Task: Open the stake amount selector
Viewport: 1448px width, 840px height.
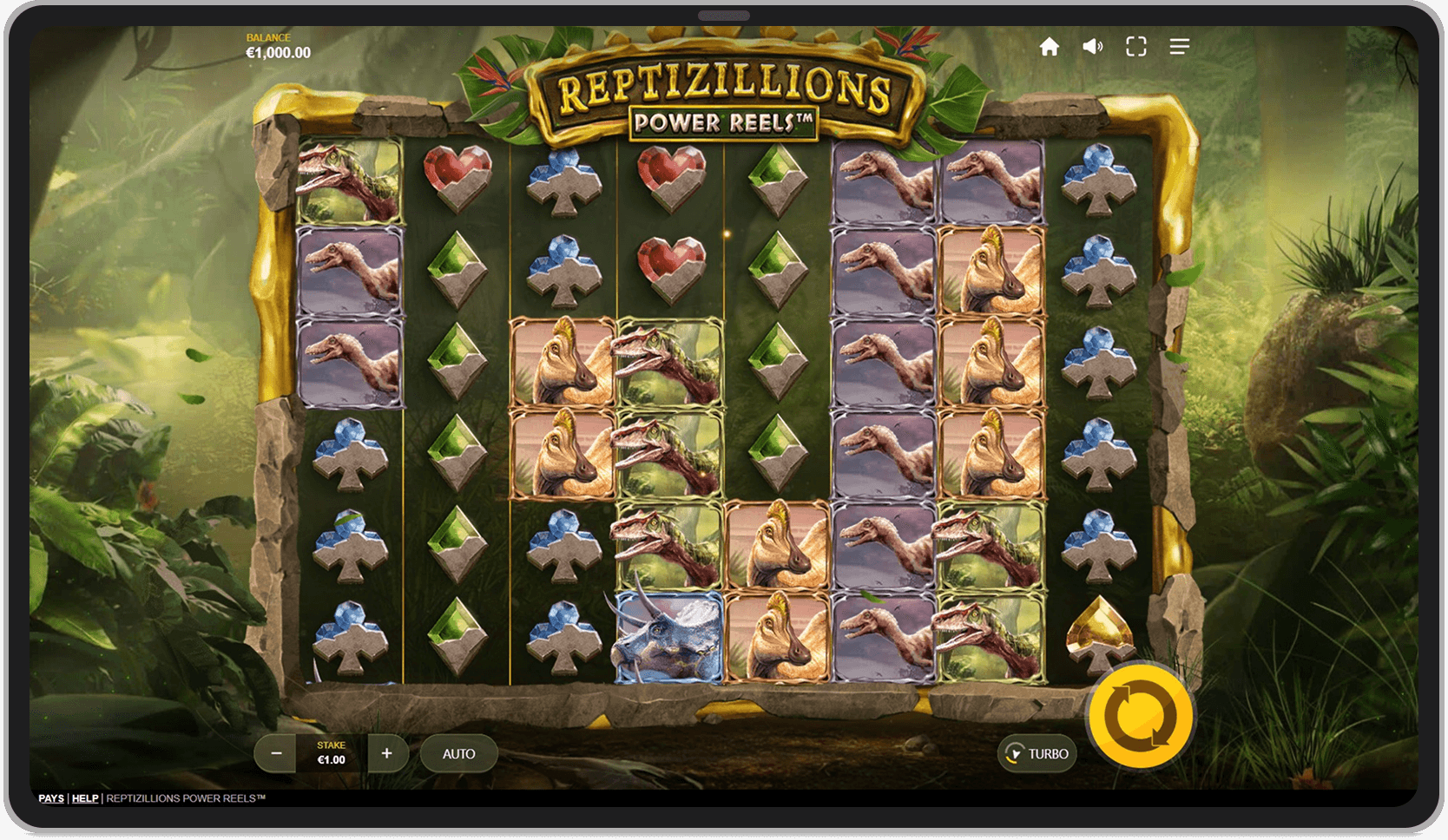Action: (x=331, y=753)
